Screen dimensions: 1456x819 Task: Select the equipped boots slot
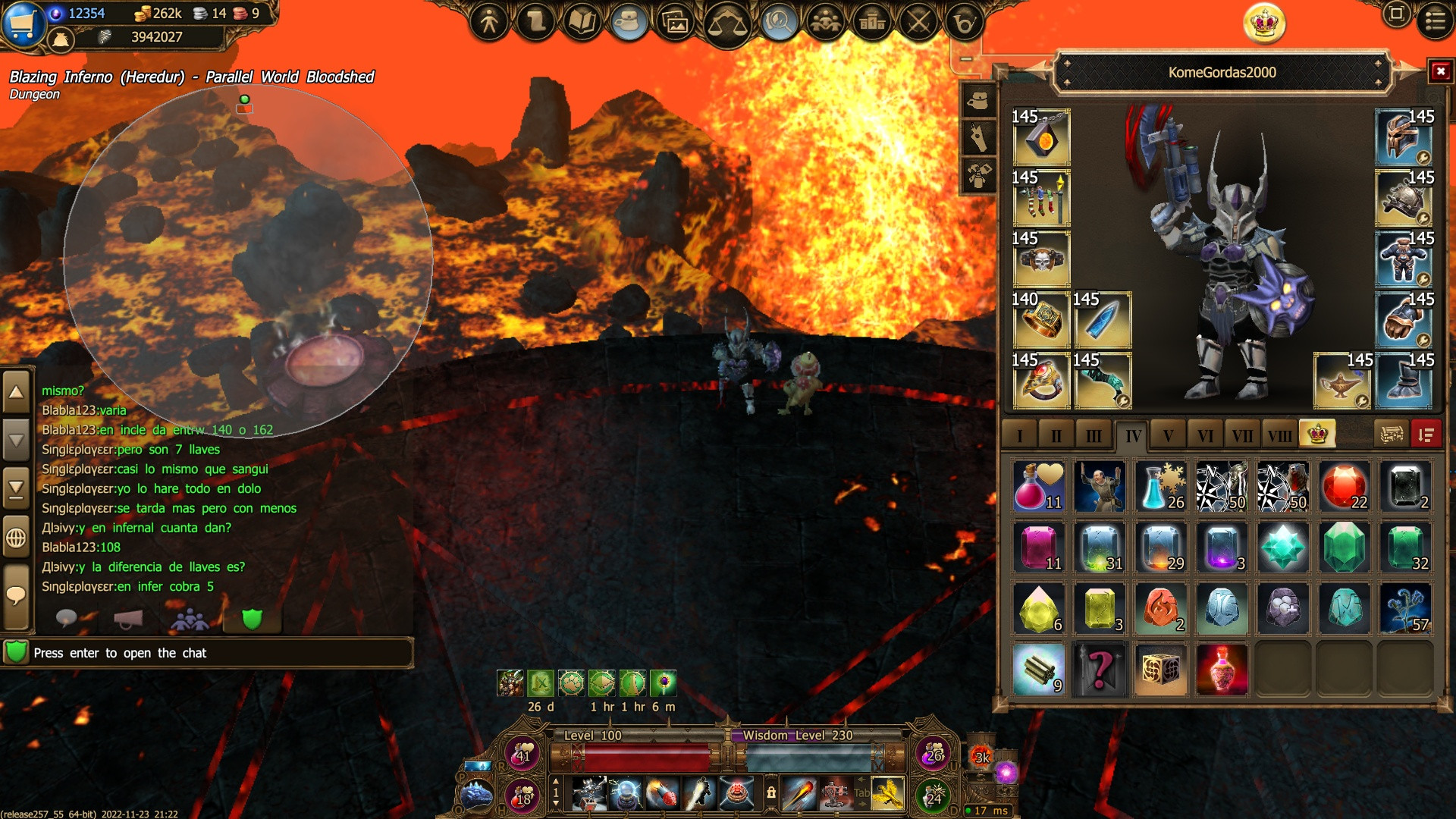[1404, 381]
